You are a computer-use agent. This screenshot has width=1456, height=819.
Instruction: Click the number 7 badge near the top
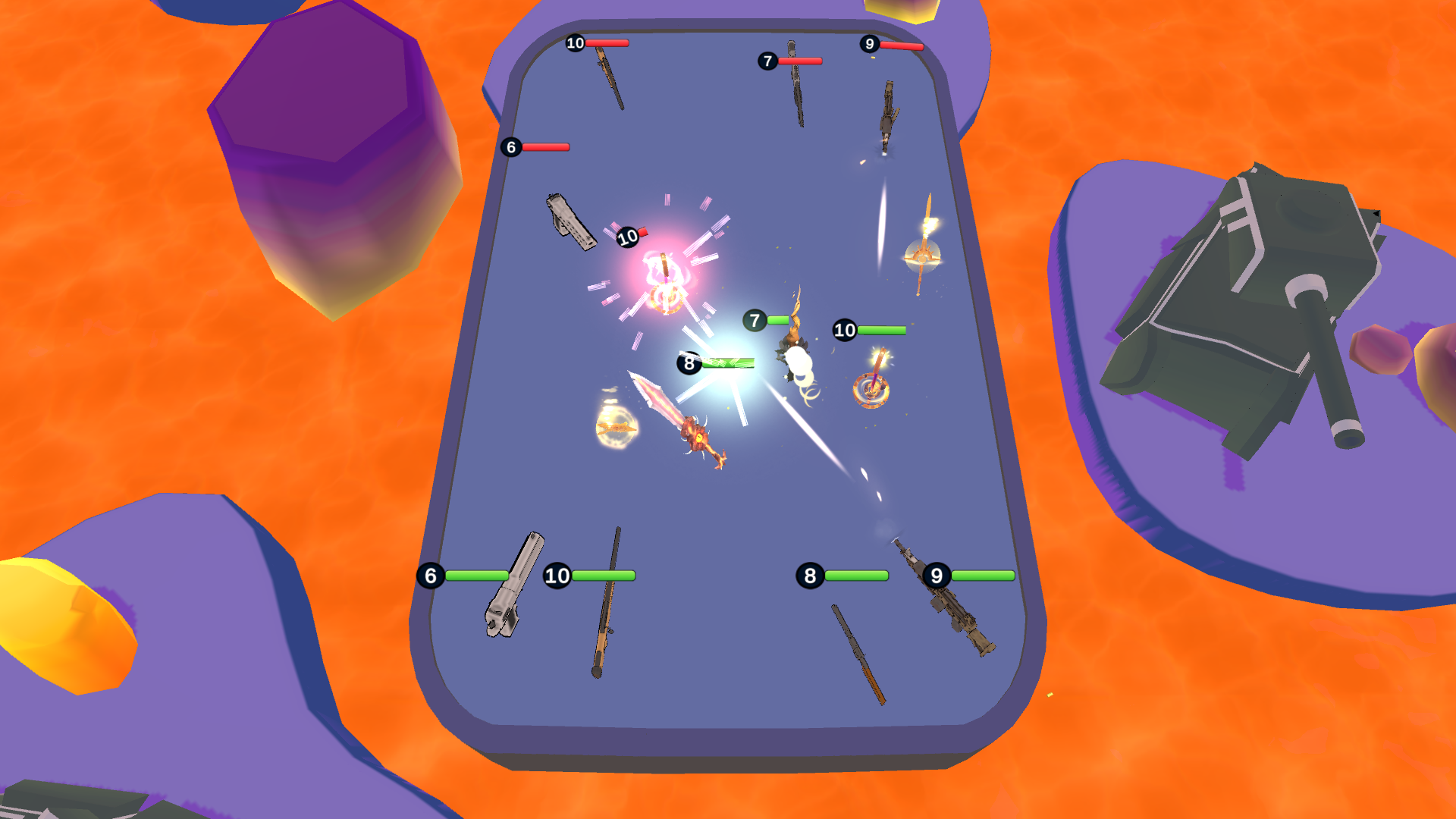pos(767,61)
